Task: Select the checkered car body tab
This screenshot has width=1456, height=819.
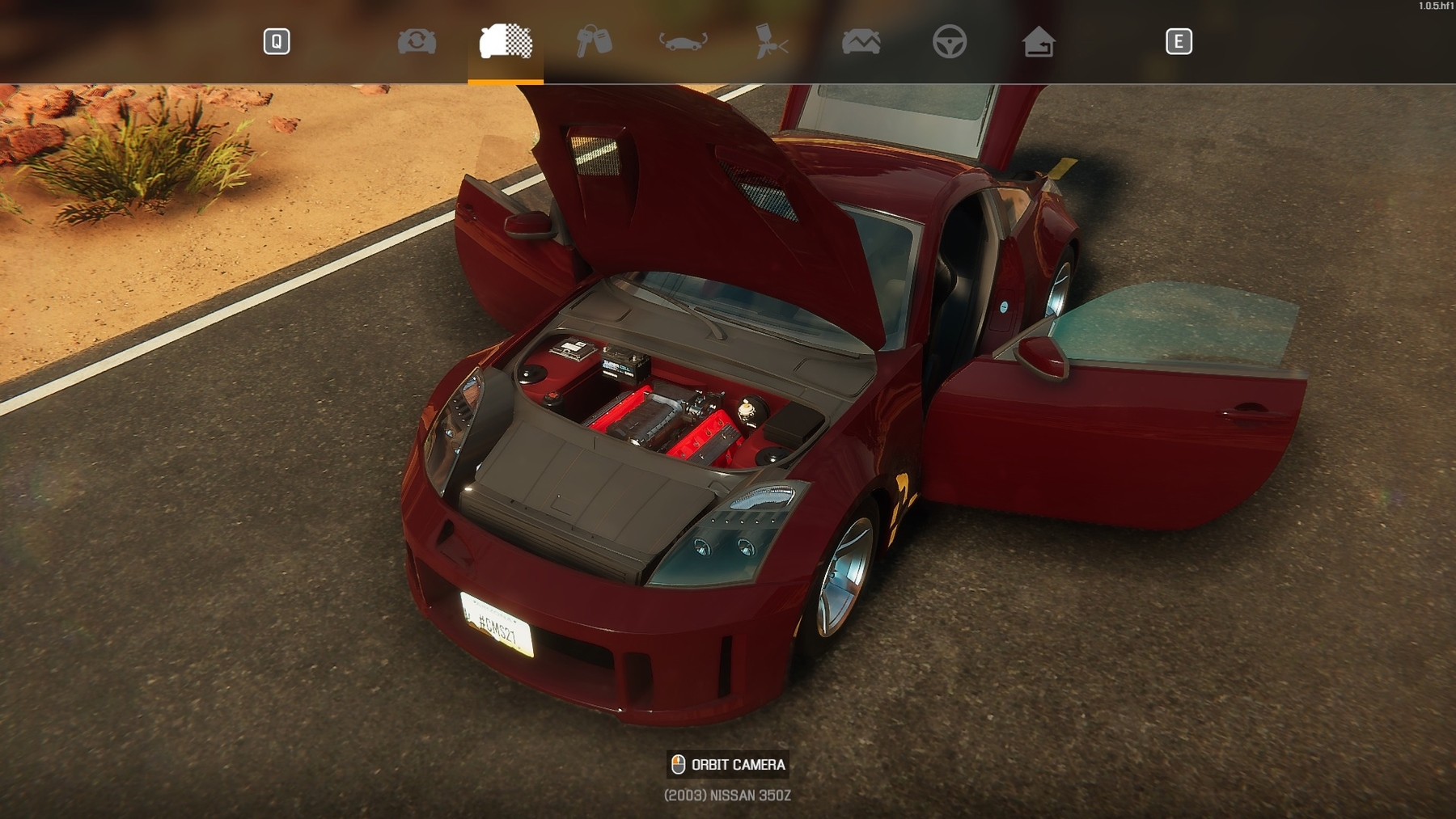Action: [506, 41]
